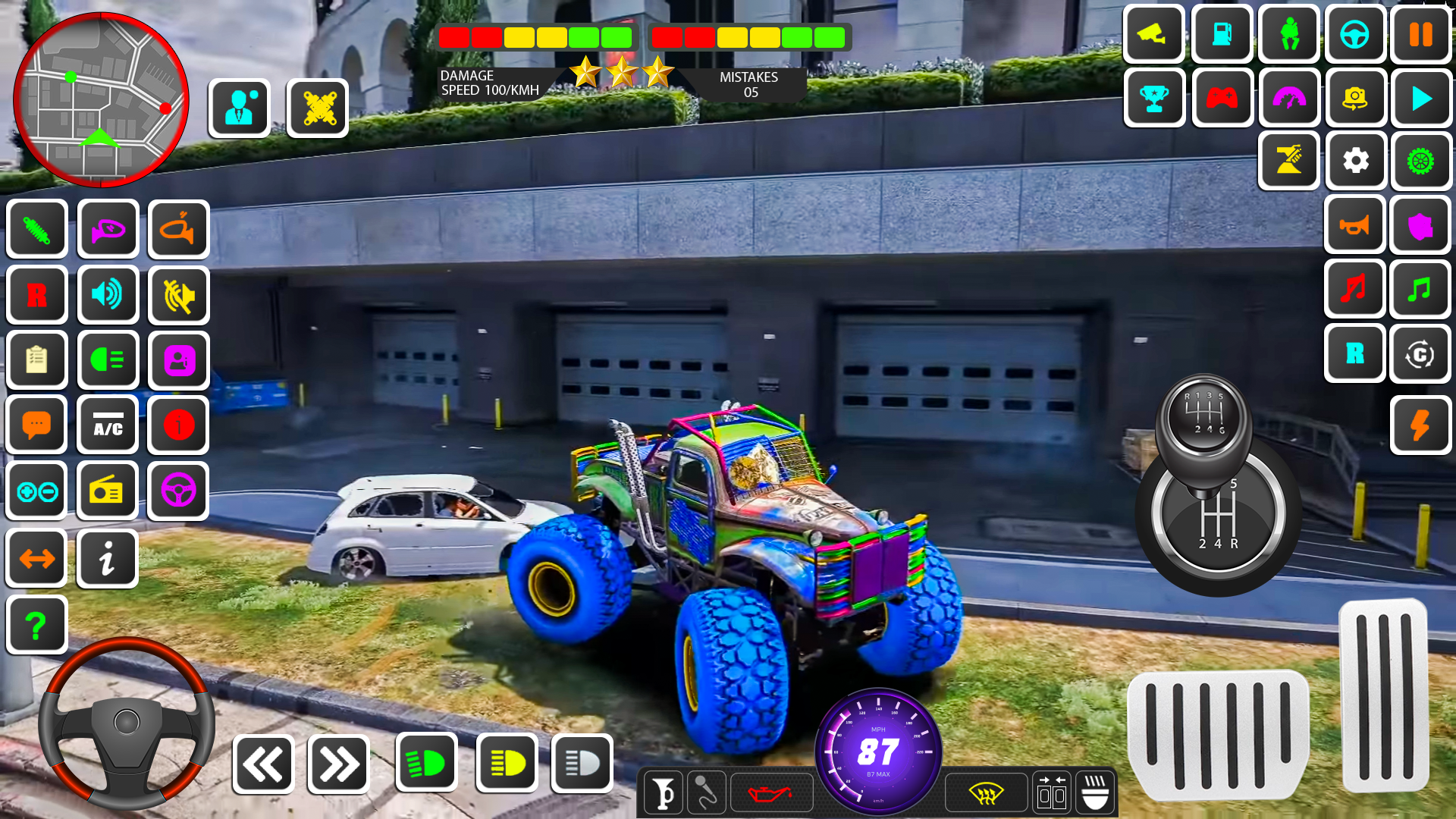The height and width of the screenshot is (819, 1456).
Task: Fasten the seatbelt icon
Action: [x=1288, y=35]
